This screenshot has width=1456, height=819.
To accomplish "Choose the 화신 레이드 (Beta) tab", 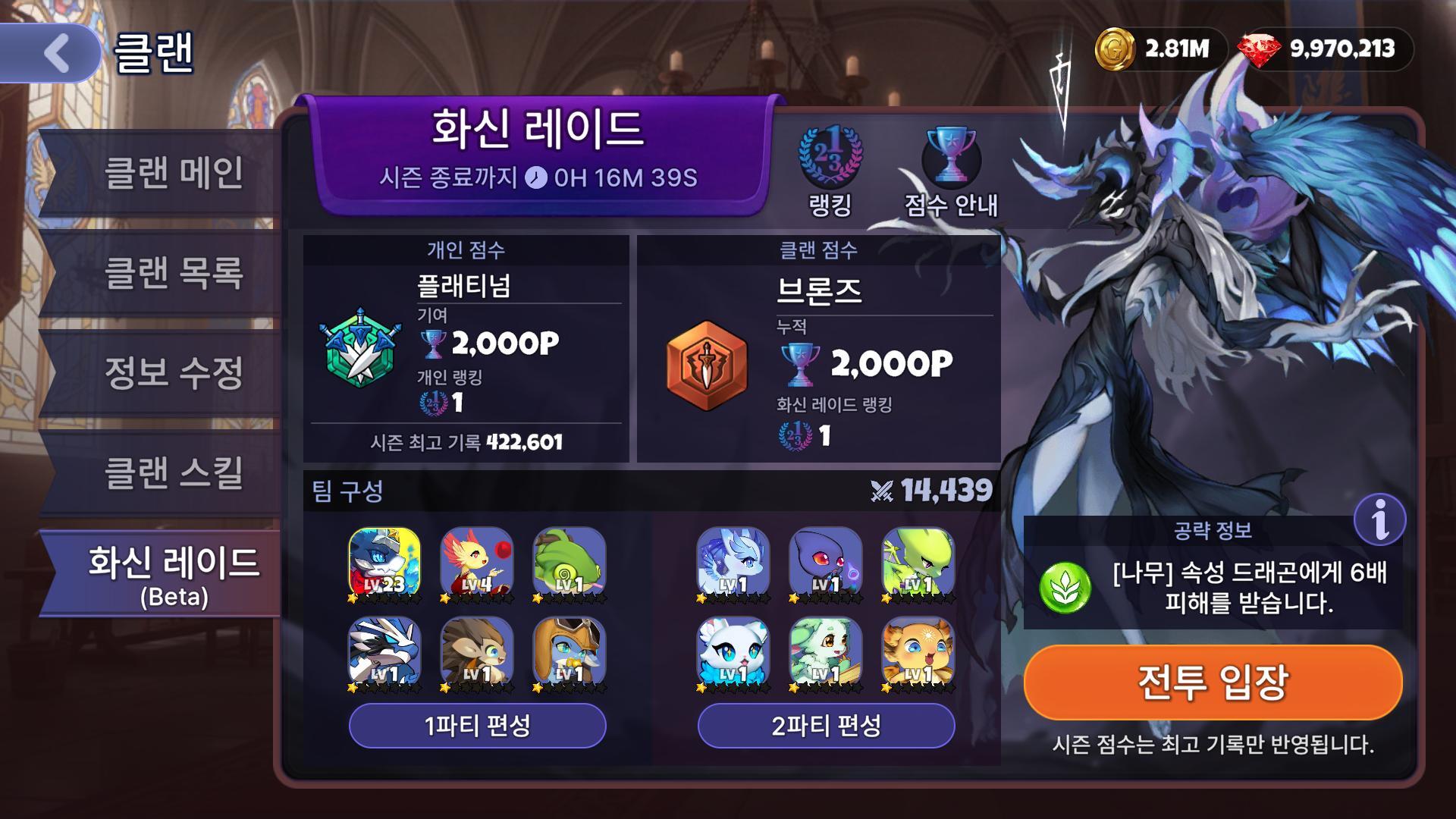I will 173,573.
